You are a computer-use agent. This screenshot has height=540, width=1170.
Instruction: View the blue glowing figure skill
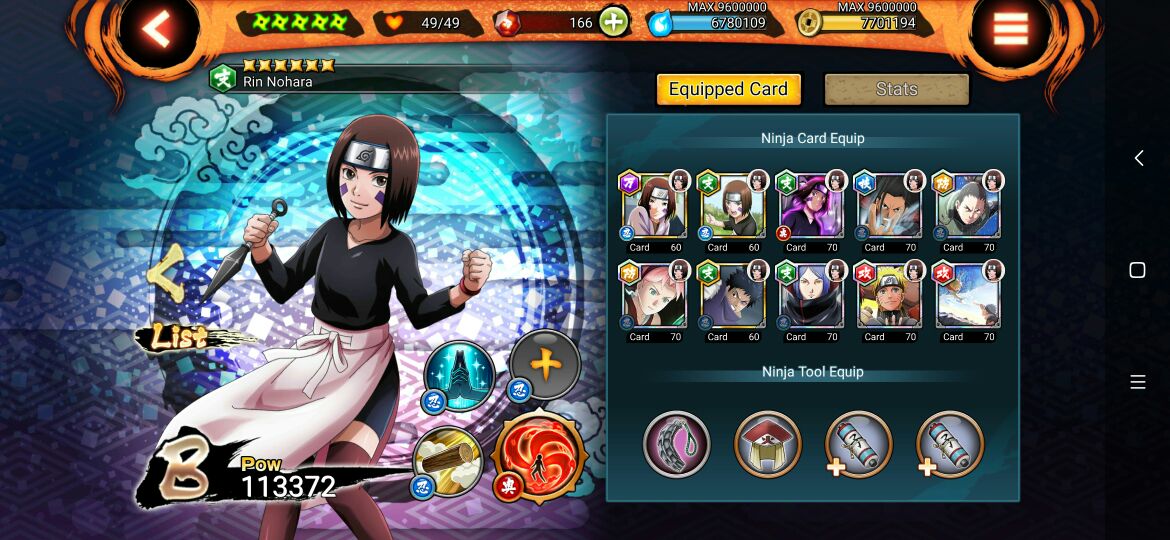point(458,375)
